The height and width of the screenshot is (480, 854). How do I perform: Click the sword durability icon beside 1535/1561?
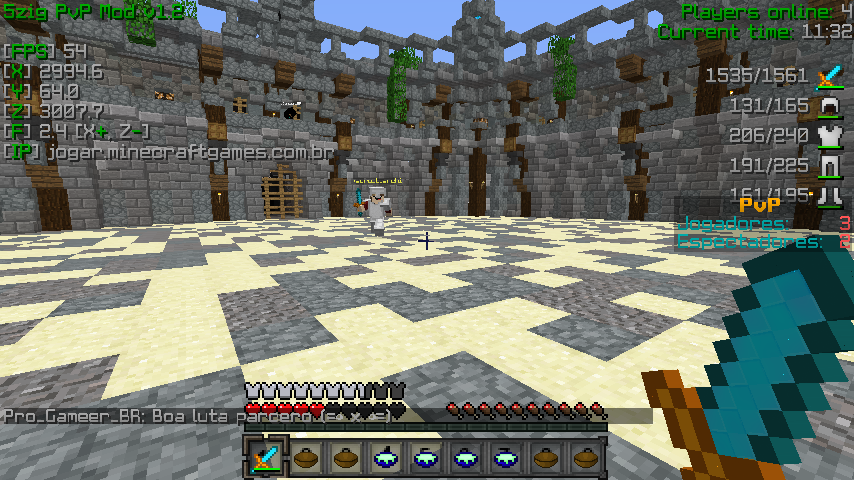[x=829, y=76]
